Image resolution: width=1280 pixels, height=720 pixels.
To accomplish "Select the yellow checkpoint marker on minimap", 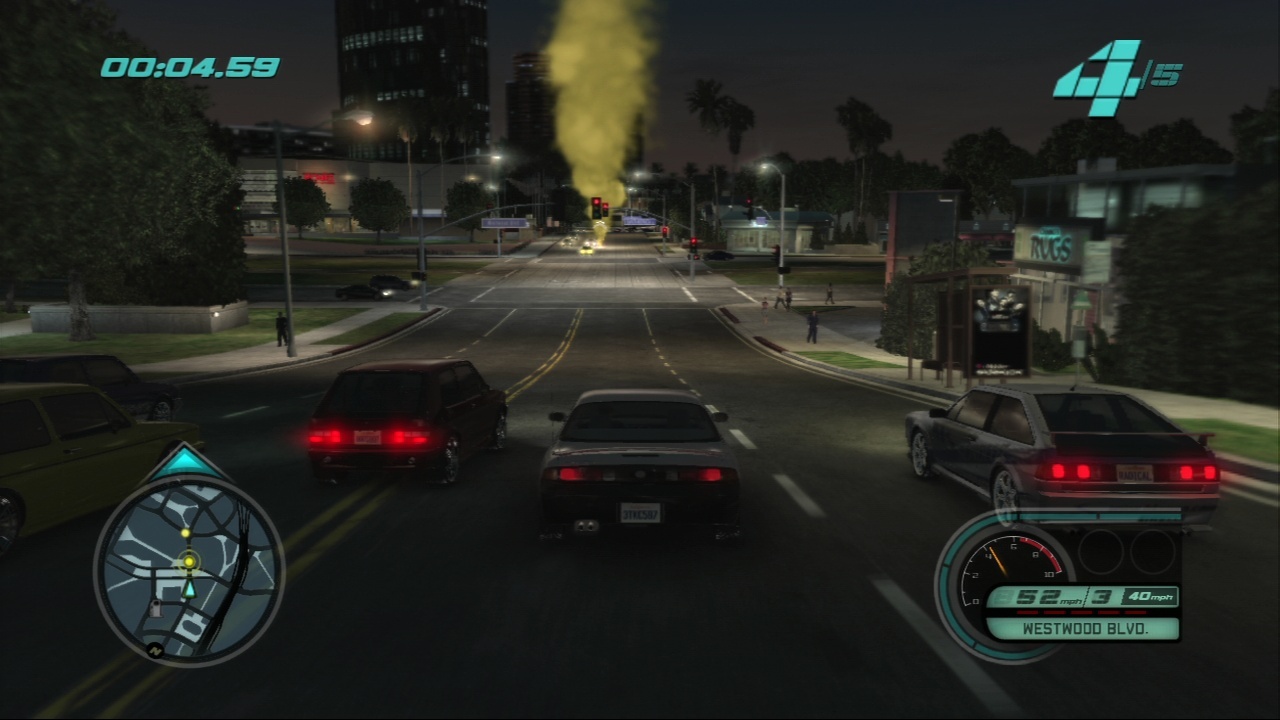I will (189, 563).
